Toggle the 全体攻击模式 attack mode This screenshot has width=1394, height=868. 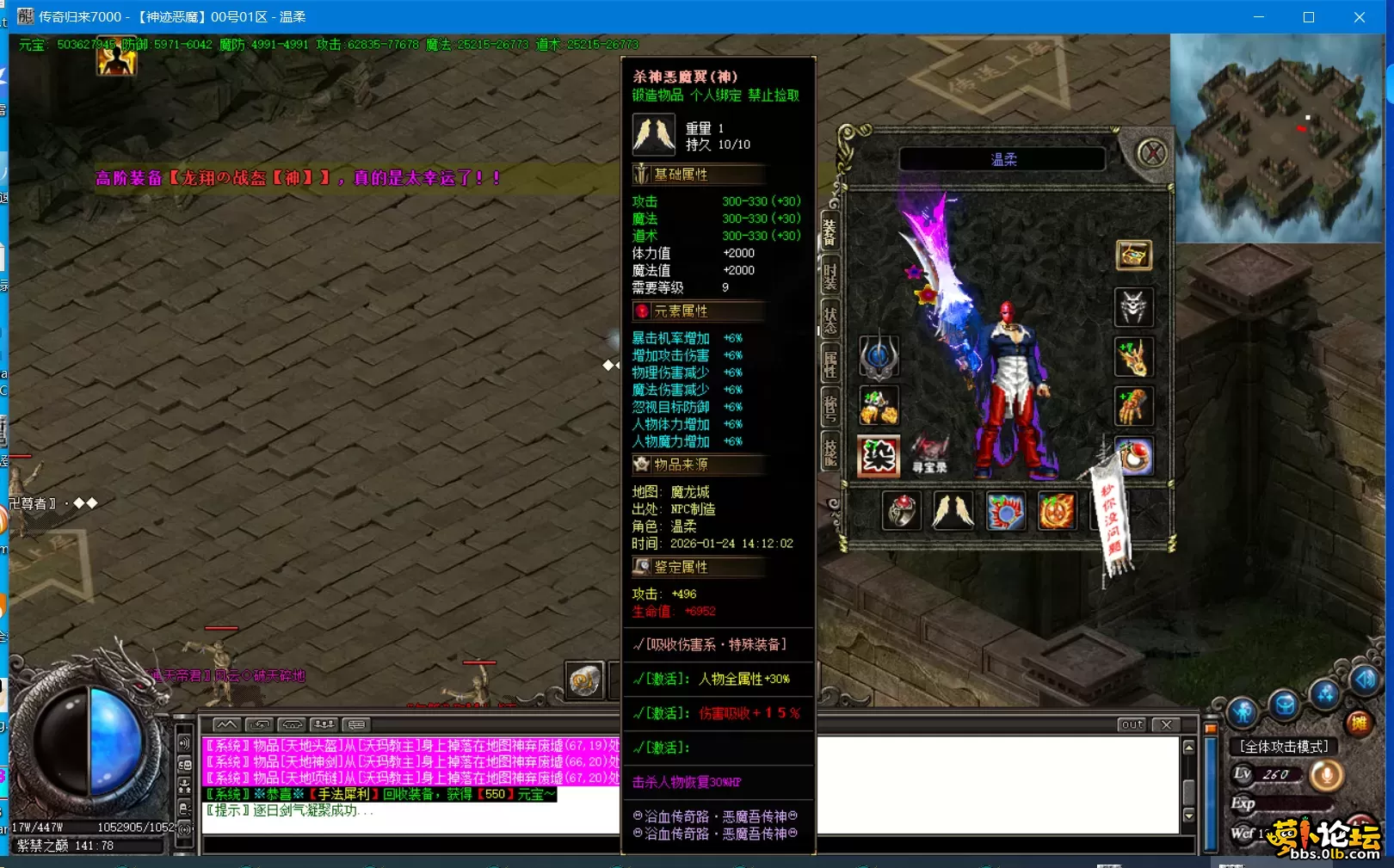click(x=1284, y=746)
